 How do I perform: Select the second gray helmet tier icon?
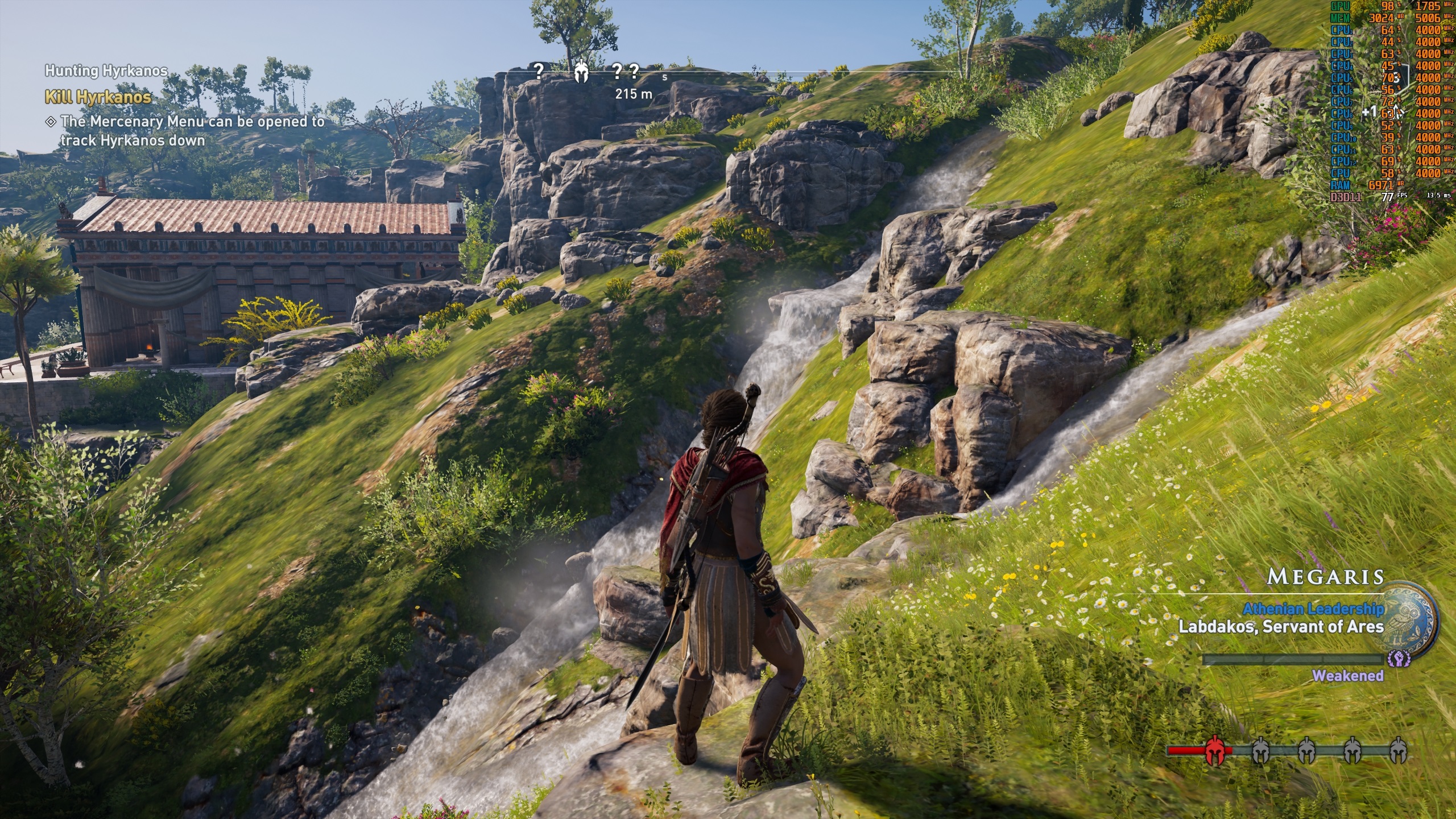point(1306,750)
